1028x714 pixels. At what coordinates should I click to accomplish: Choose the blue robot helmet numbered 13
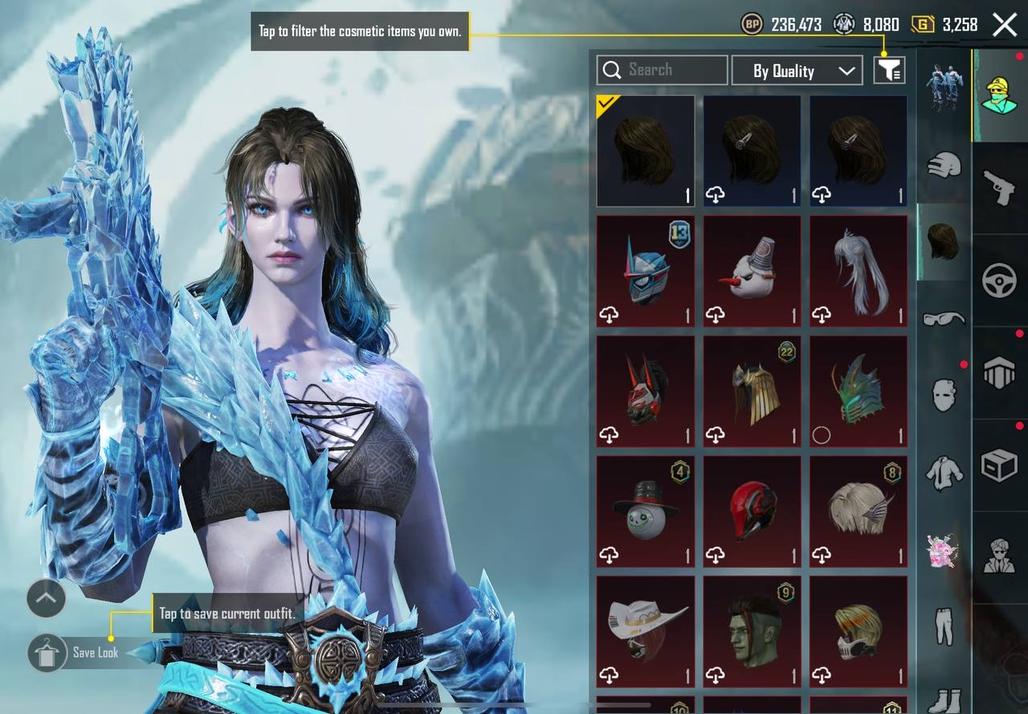click(x=645, y=270)
